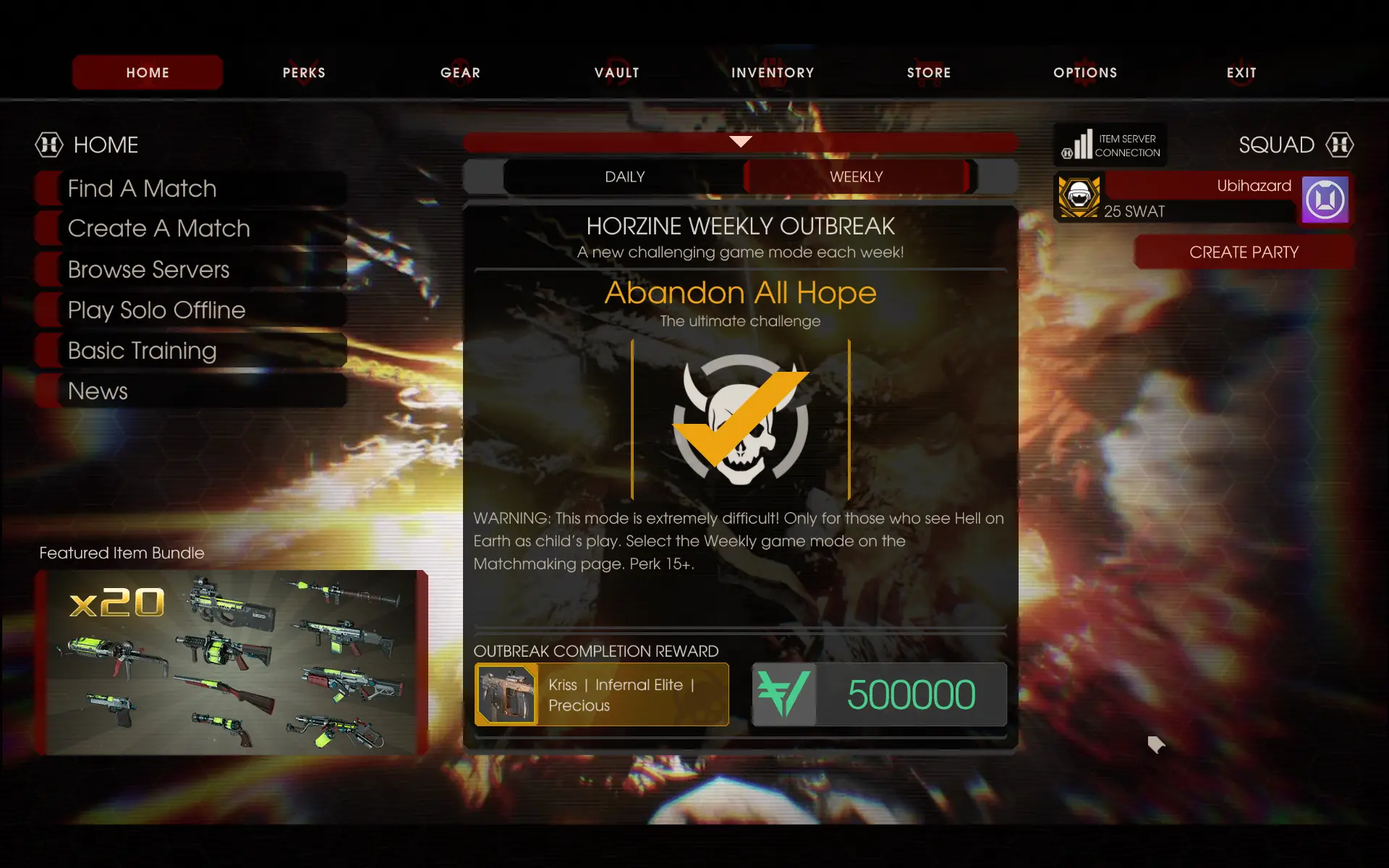Open the Perks tab
This screenshot has height=868, width=1389.
pyautogui.click(x=304, y=72)
